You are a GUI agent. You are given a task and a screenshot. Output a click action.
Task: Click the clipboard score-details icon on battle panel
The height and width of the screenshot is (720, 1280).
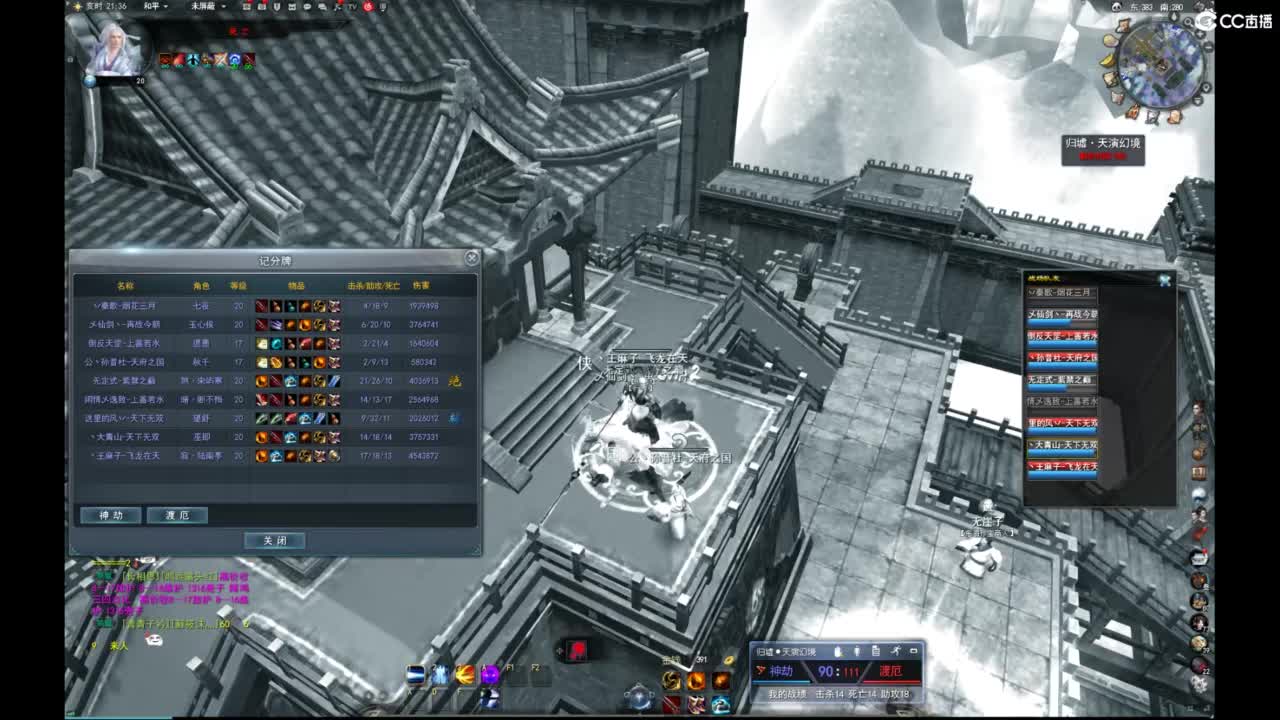click(x=876, y=652)
